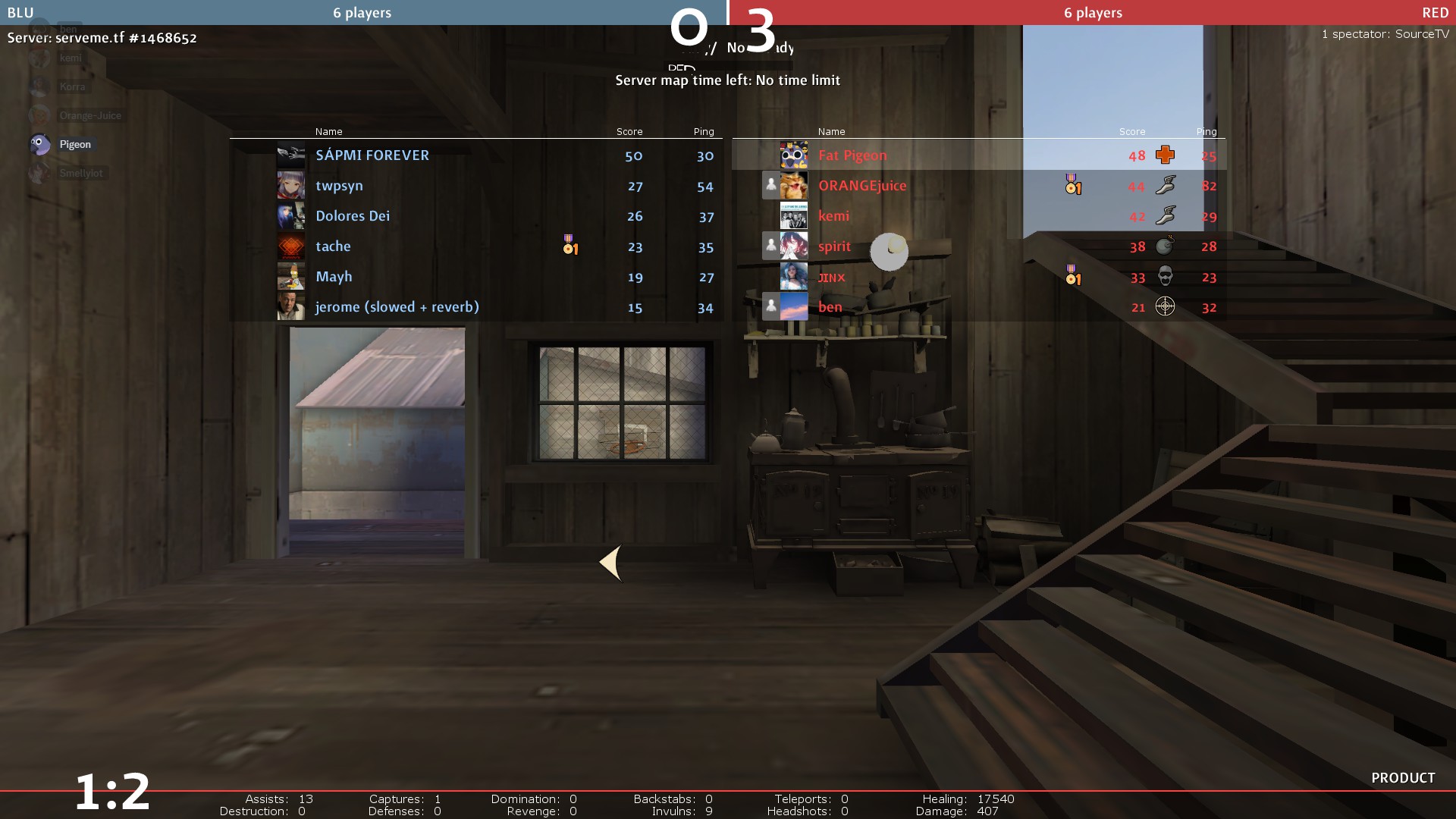This screenshot has width=1456, height=819.
Task: Click jerome's avatar on the scoreboard
Action: 290,307
